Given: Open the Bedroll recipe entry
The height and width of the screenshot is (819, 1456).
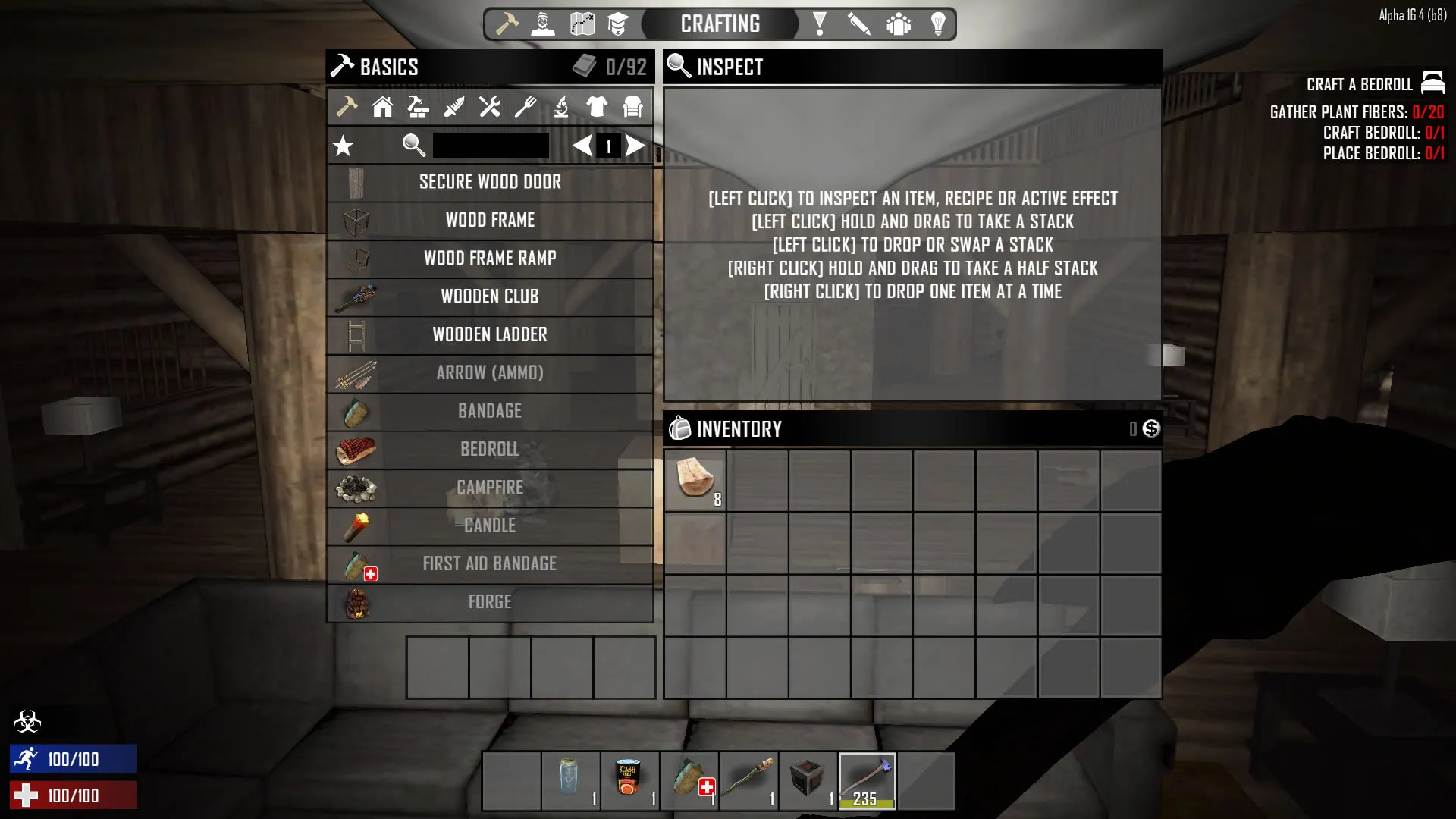Looking at the screenshot, I should coord(490,450).
